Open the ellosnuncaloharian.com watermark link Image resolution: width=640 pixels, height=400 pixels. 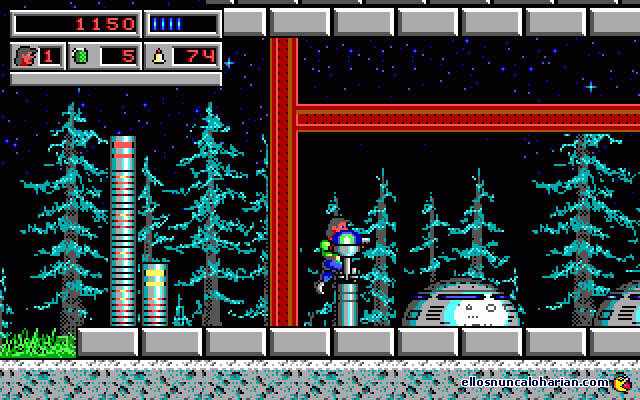click(535, 382)
